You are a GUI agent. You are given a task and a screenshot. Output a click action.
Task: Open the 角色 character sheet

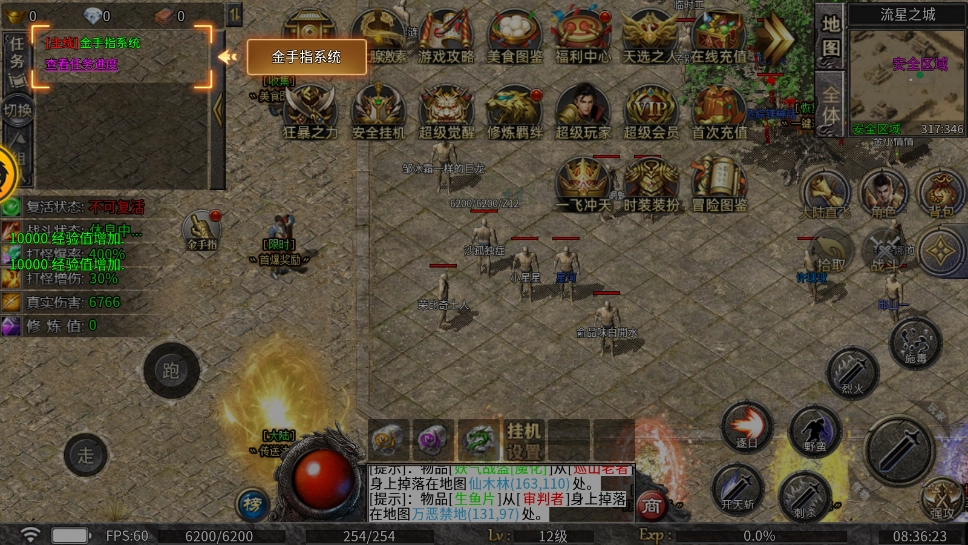(884, 193)
